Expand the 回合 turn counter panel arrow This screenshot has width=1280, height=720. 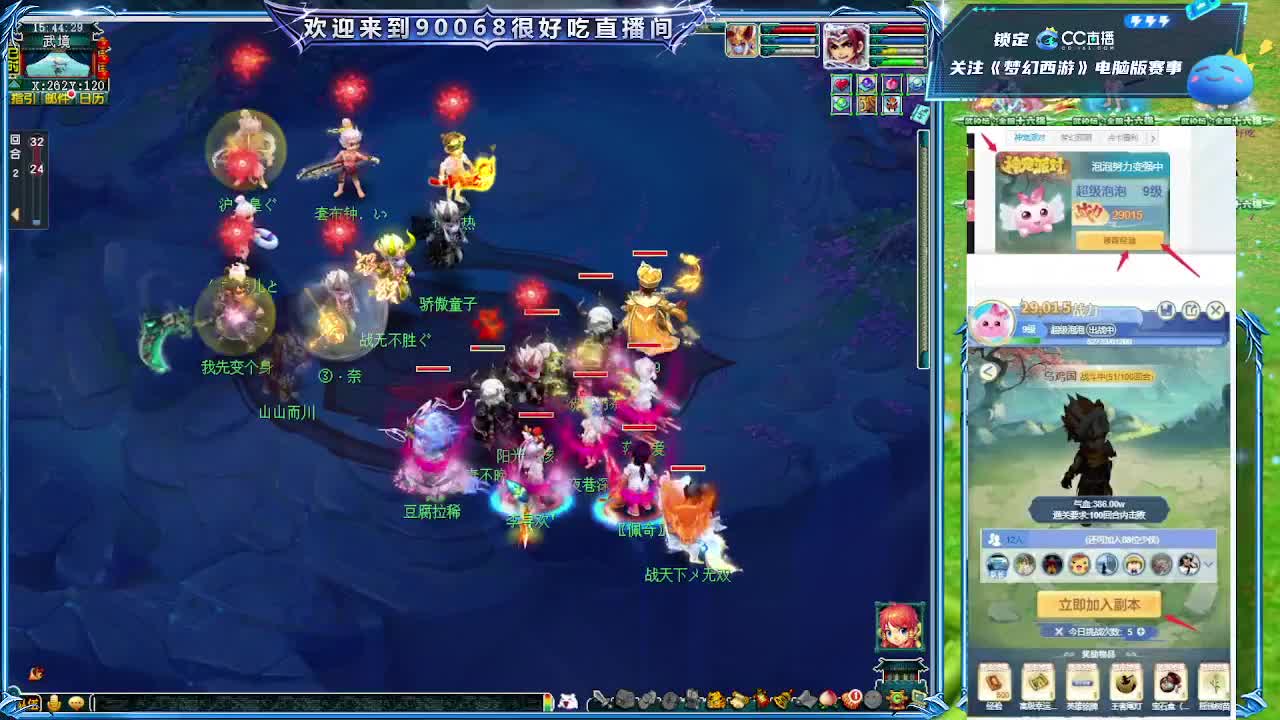tap(16, 213)
